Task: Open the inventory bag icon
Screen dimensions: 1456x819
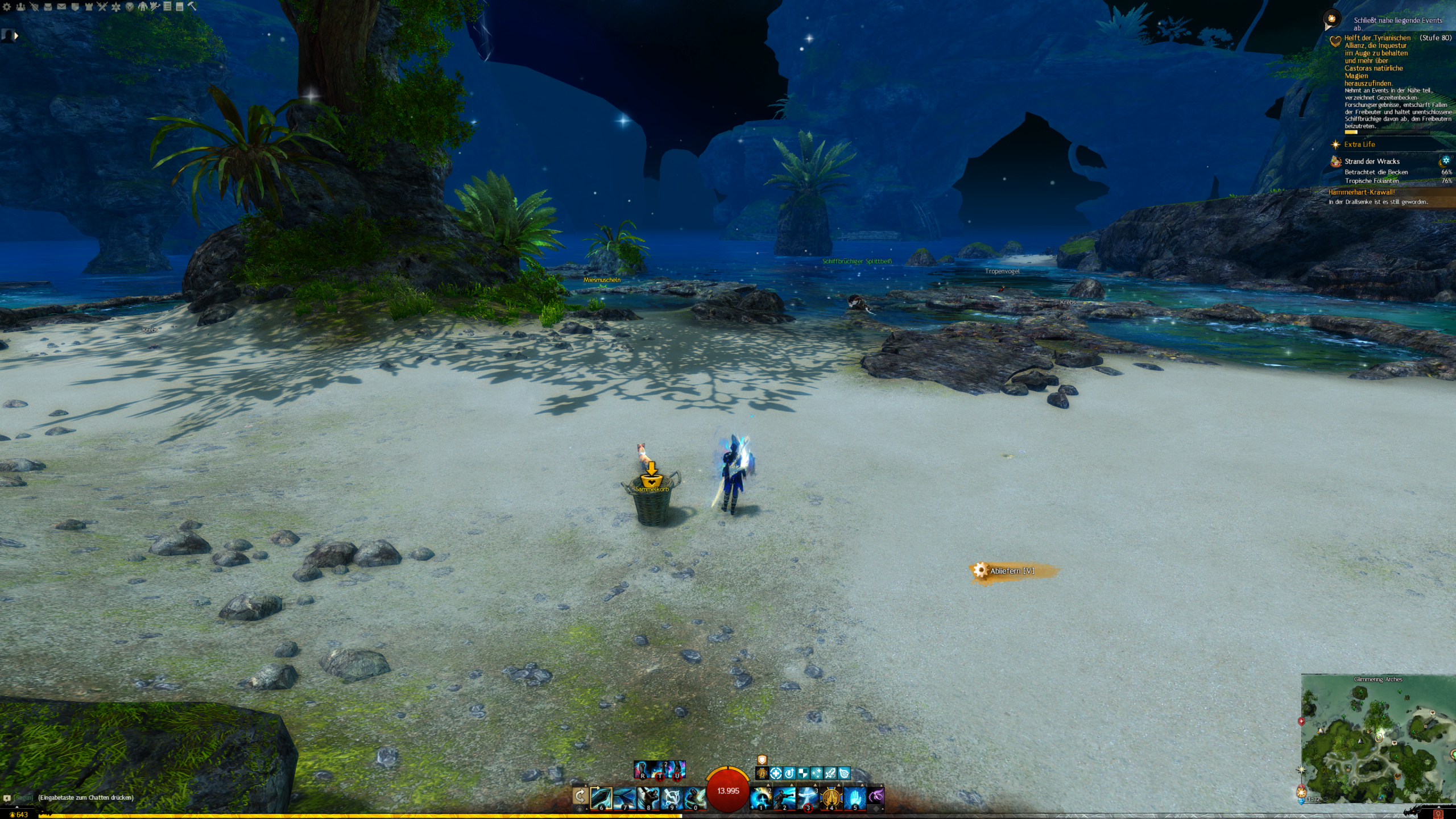Action: [x=48, y=7]
